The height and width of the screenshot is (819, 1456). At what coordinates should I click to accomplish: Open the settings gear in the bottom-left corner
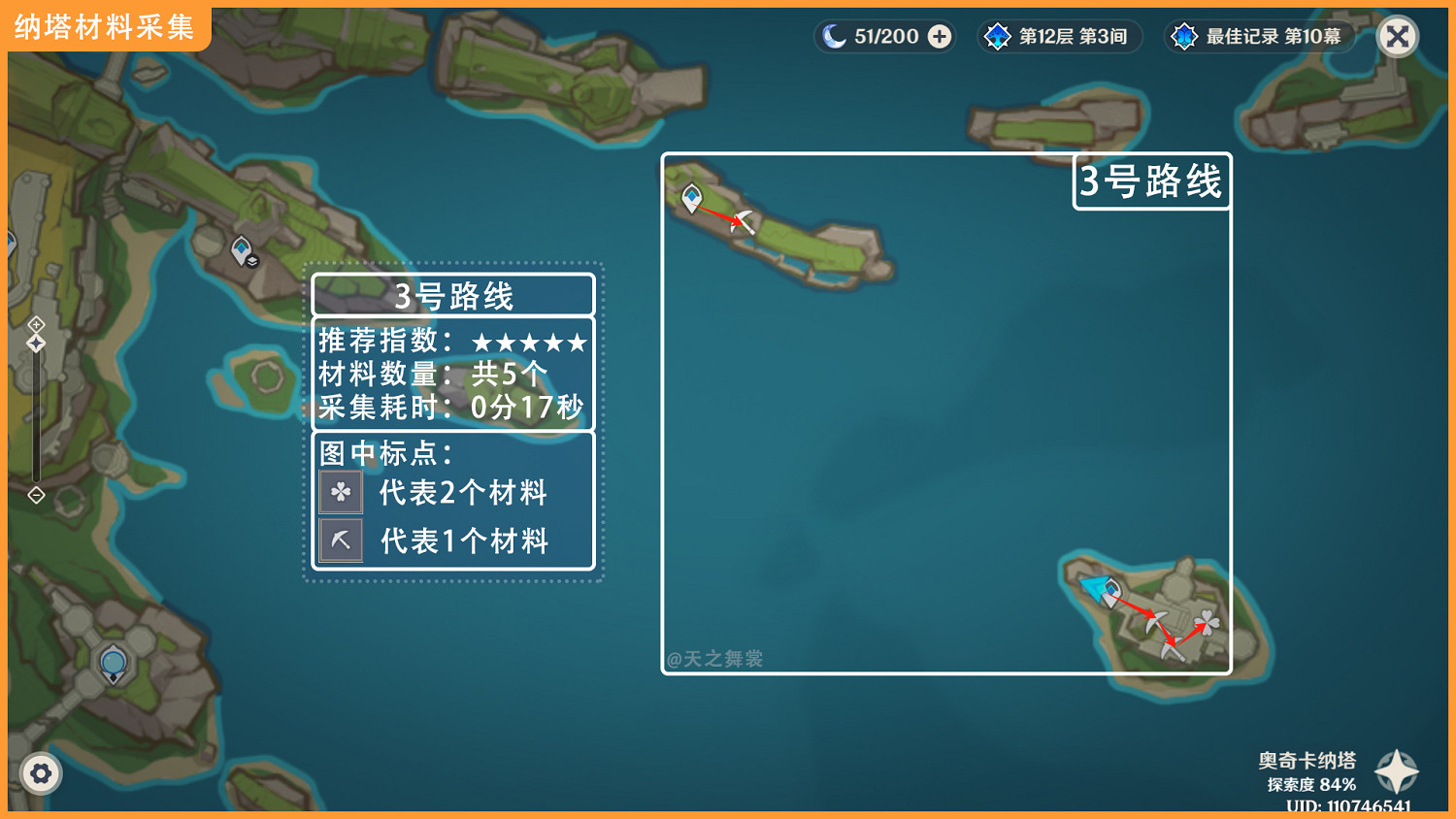pos(41,773)
